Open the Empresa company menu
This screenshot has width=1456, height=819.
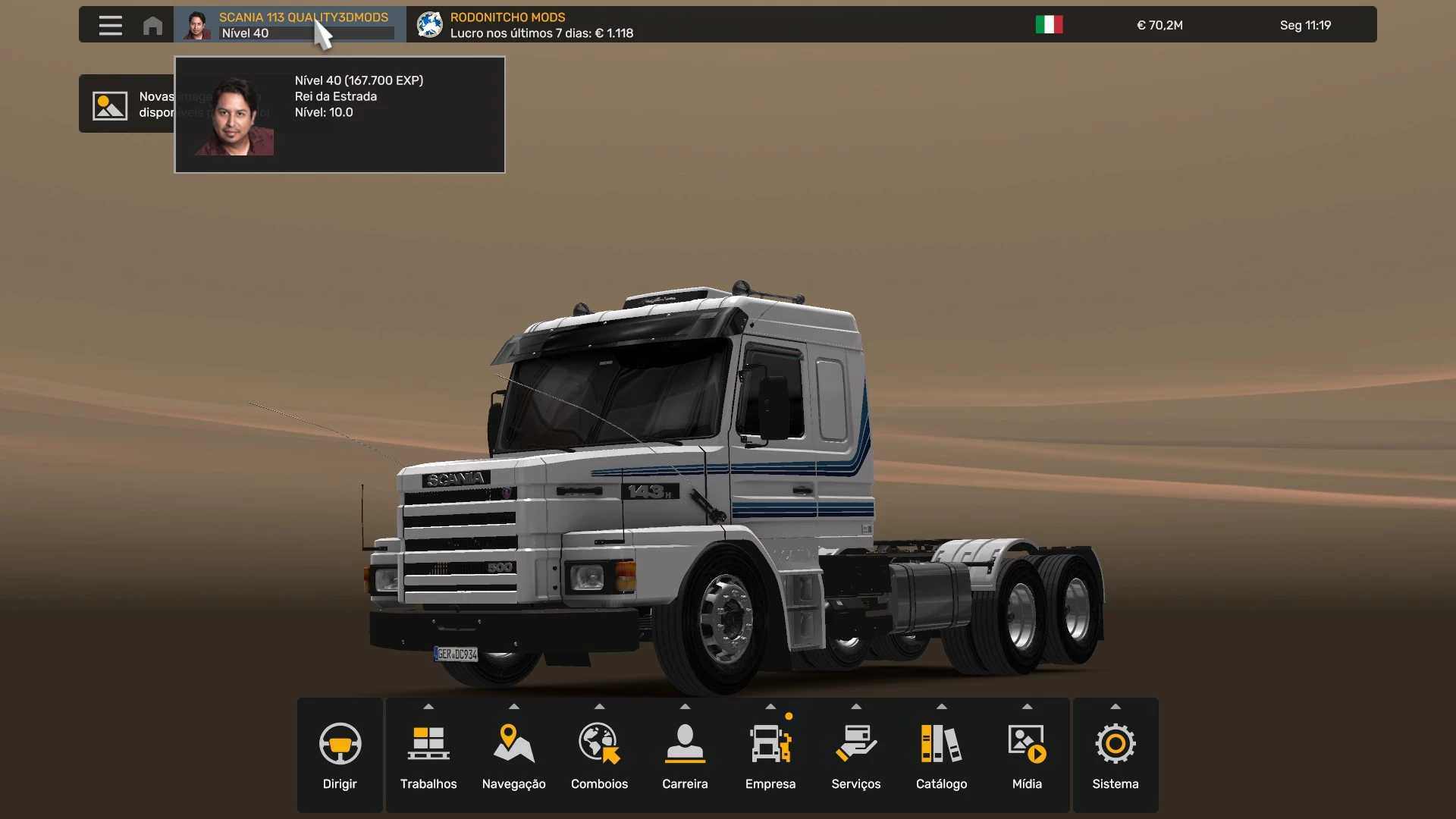770,755
